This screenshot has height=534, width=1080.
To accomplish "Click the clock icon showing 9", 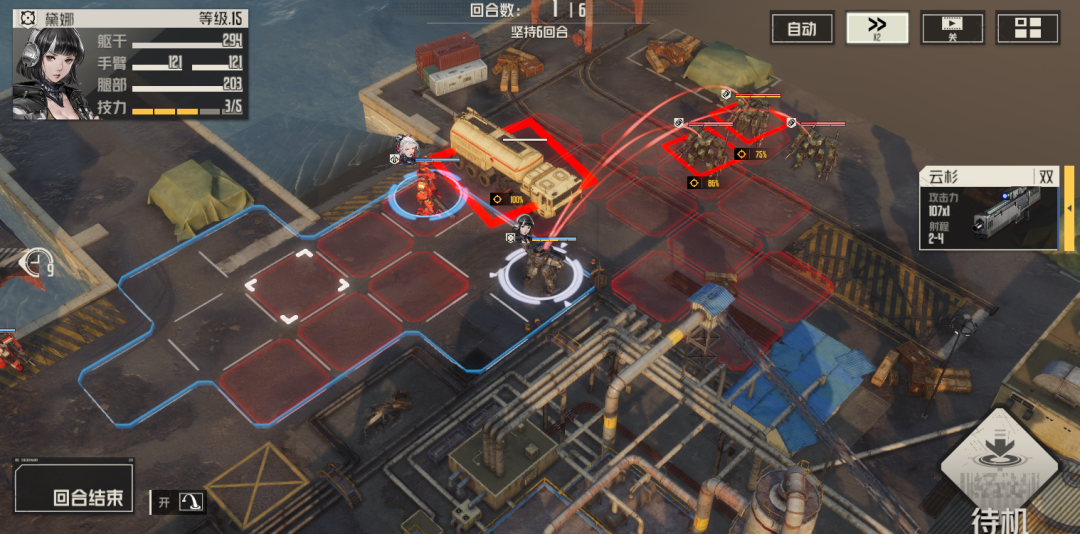I will (37, 263).
